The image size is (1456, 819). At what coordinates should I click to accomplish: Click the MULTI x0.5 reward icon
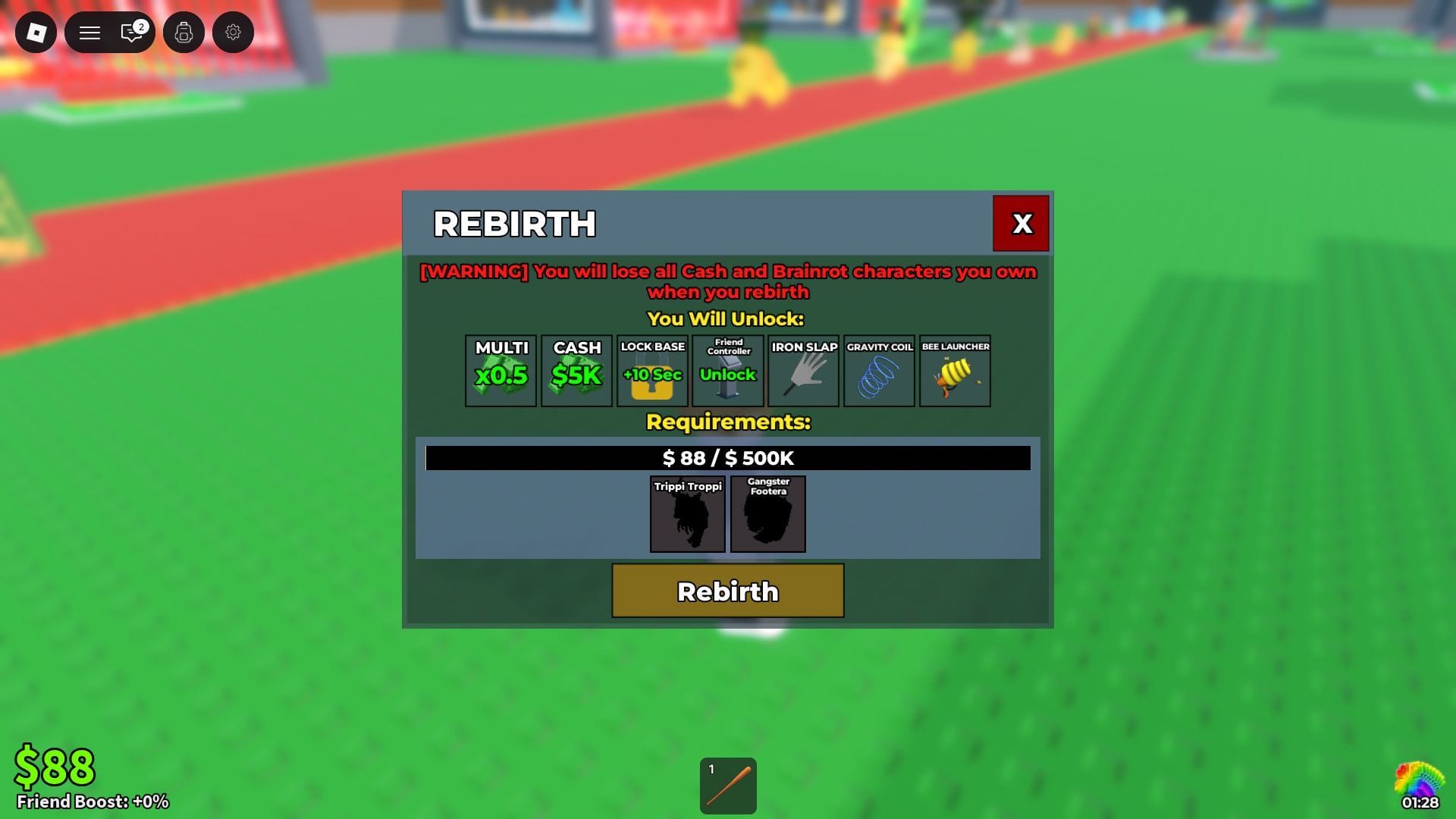pos(500,371)
